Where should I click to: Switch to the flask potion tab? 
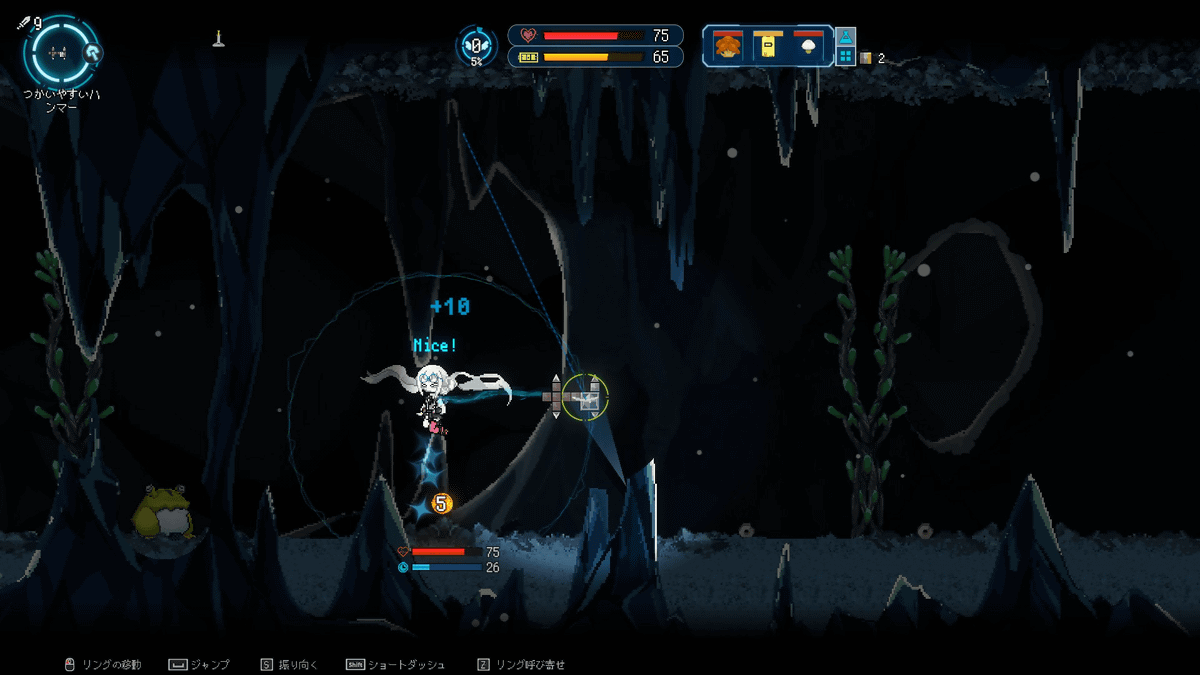[x=845, y=38]
